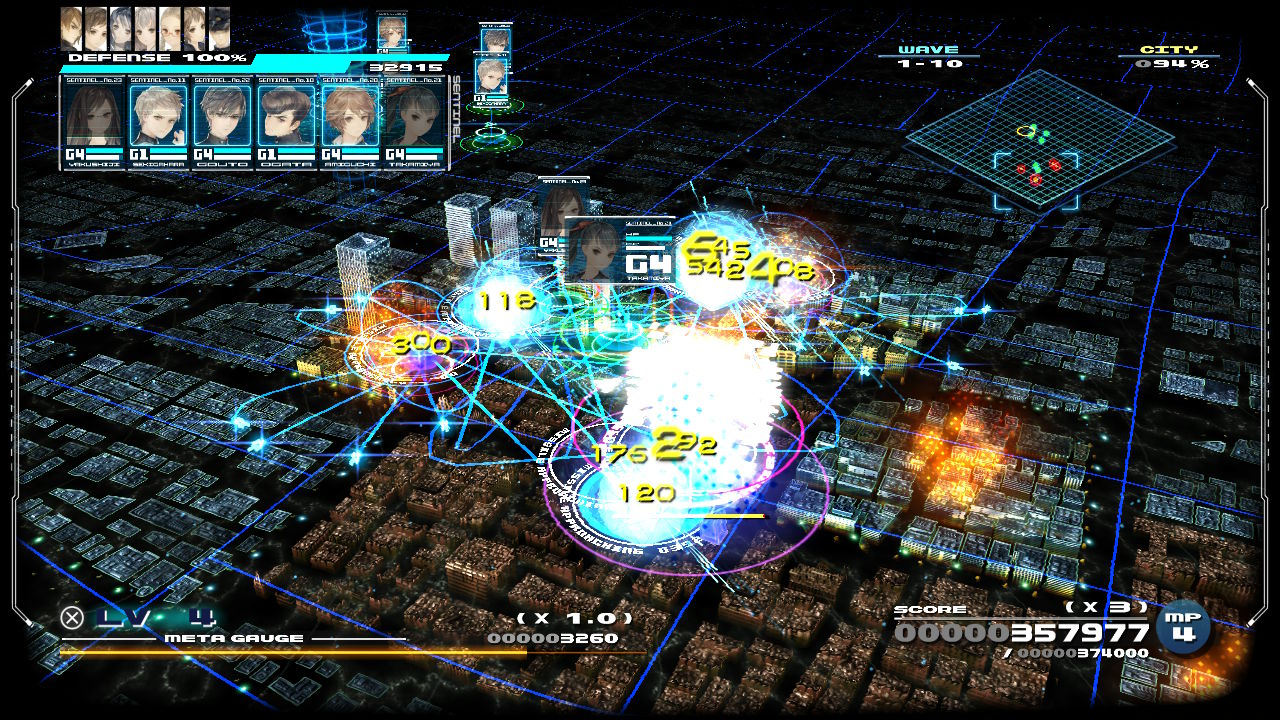The width and height of the screenshot is (1280, 720).
Task: Click the black-capped character portrait in the top row
Action: click(219, 27)
